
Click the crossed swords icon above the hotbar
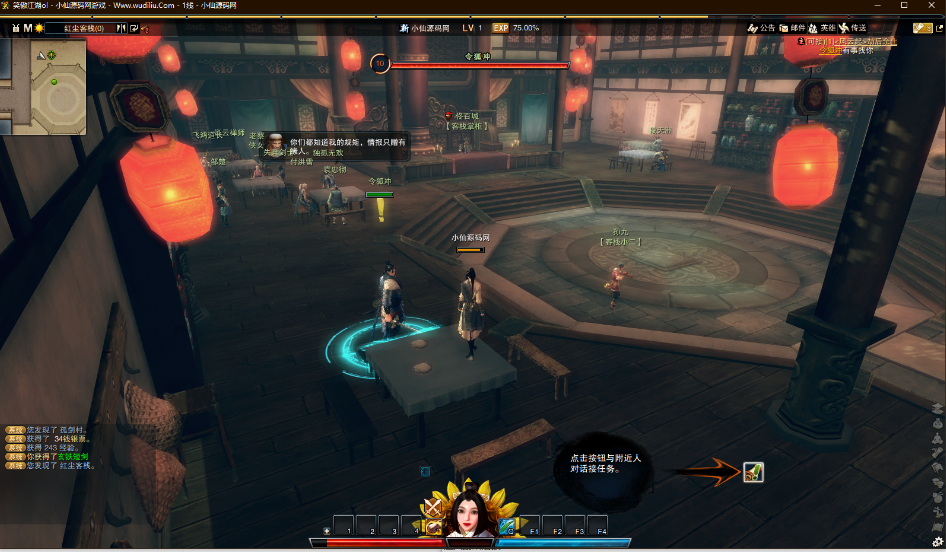point(433,507)
